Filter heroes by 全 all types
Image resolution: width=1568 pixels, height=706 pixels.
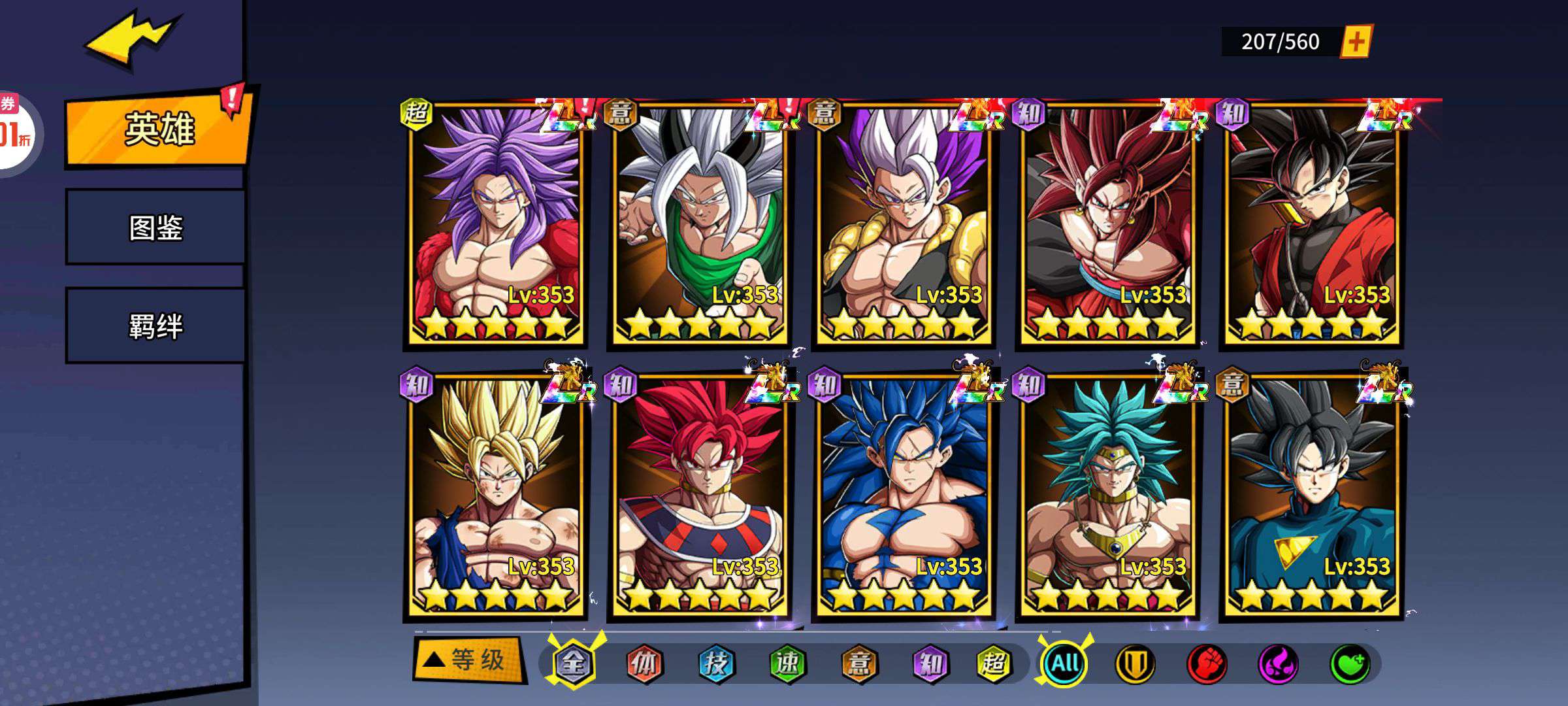pyautogui.click(x=573, y=664)
